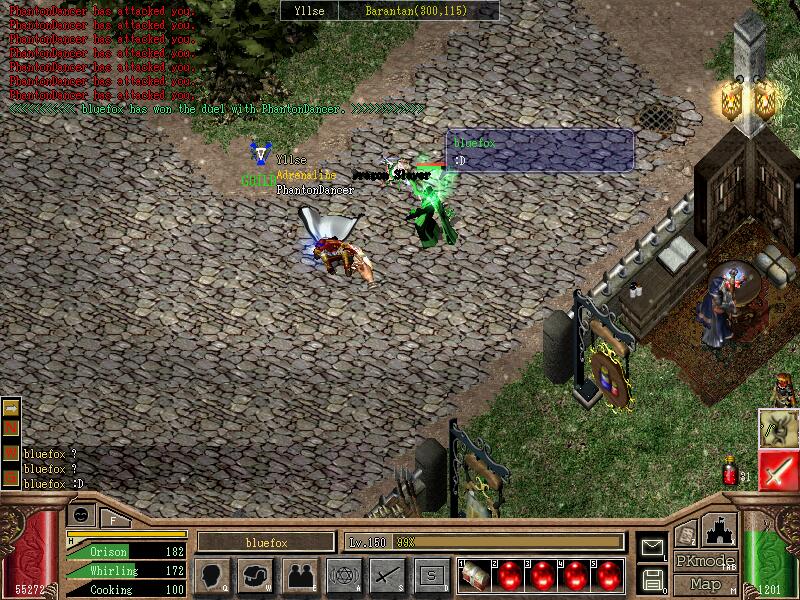This screenshot has height=600, width=800.
Task: Open the head silhouette character button
Action: [212, 575]
